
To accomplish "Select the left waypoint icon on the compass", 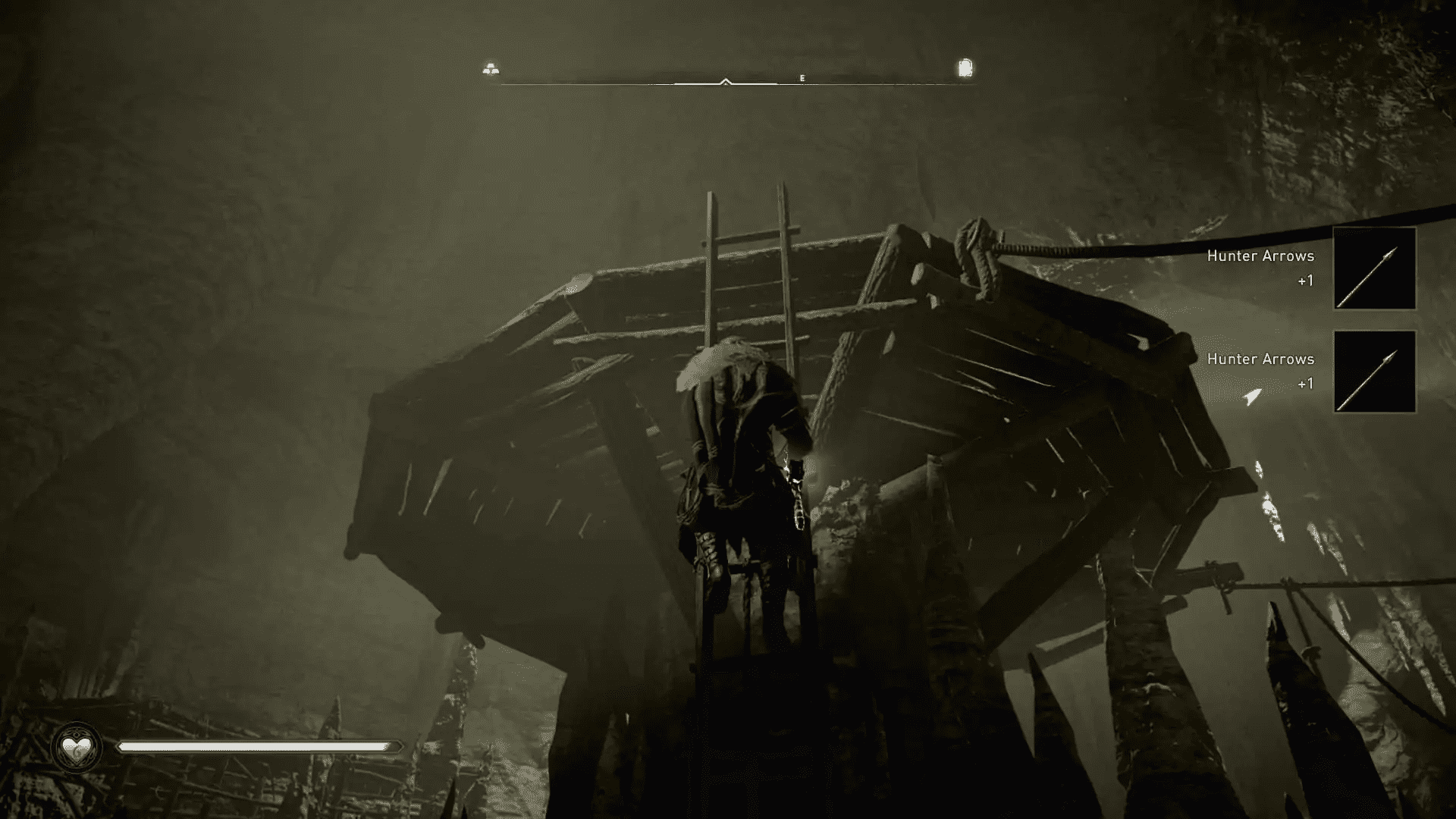I will pos(490,67).
